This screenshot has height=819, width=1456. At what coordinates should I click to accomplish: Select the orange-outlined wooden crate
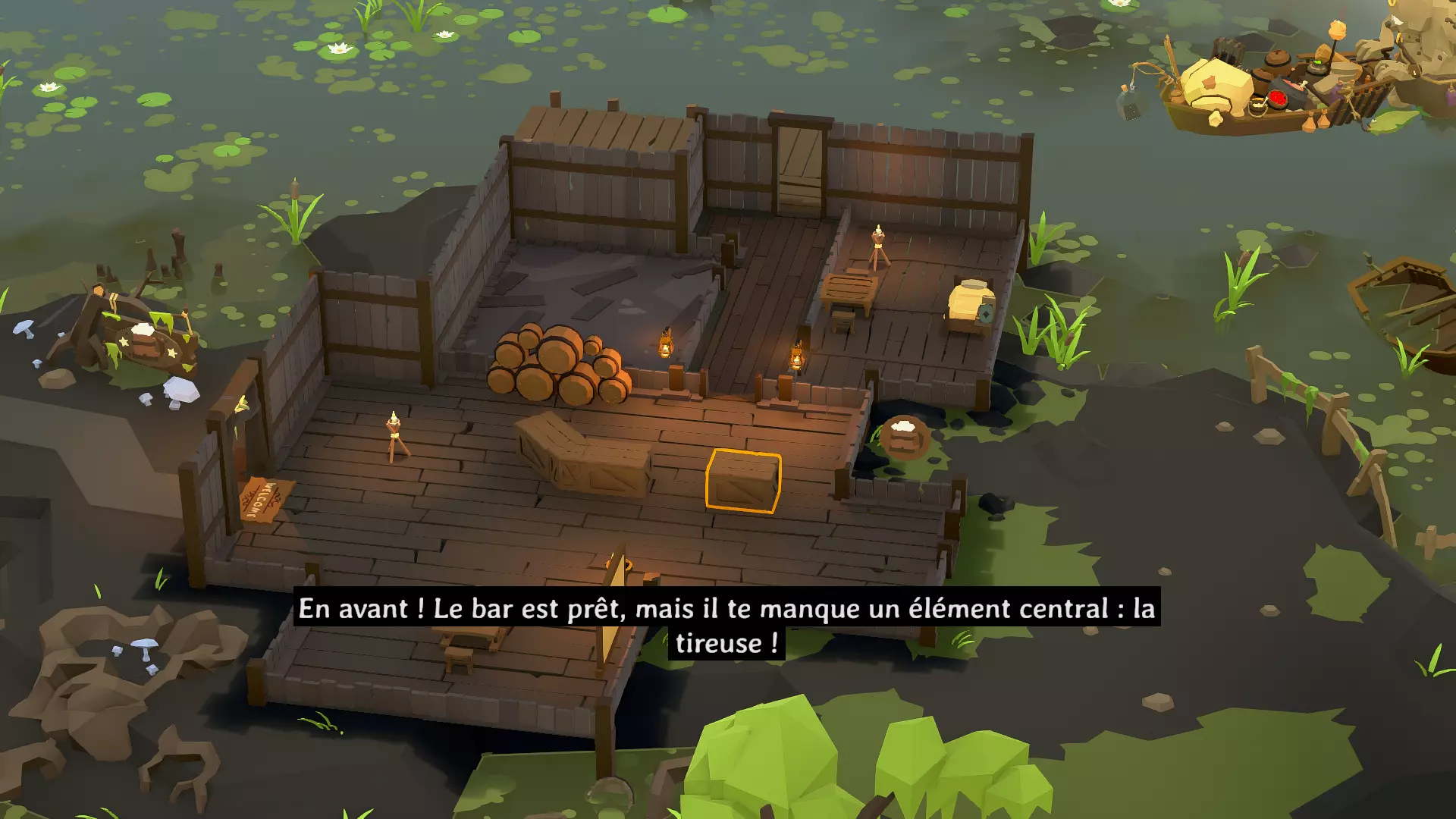(743, 481)
